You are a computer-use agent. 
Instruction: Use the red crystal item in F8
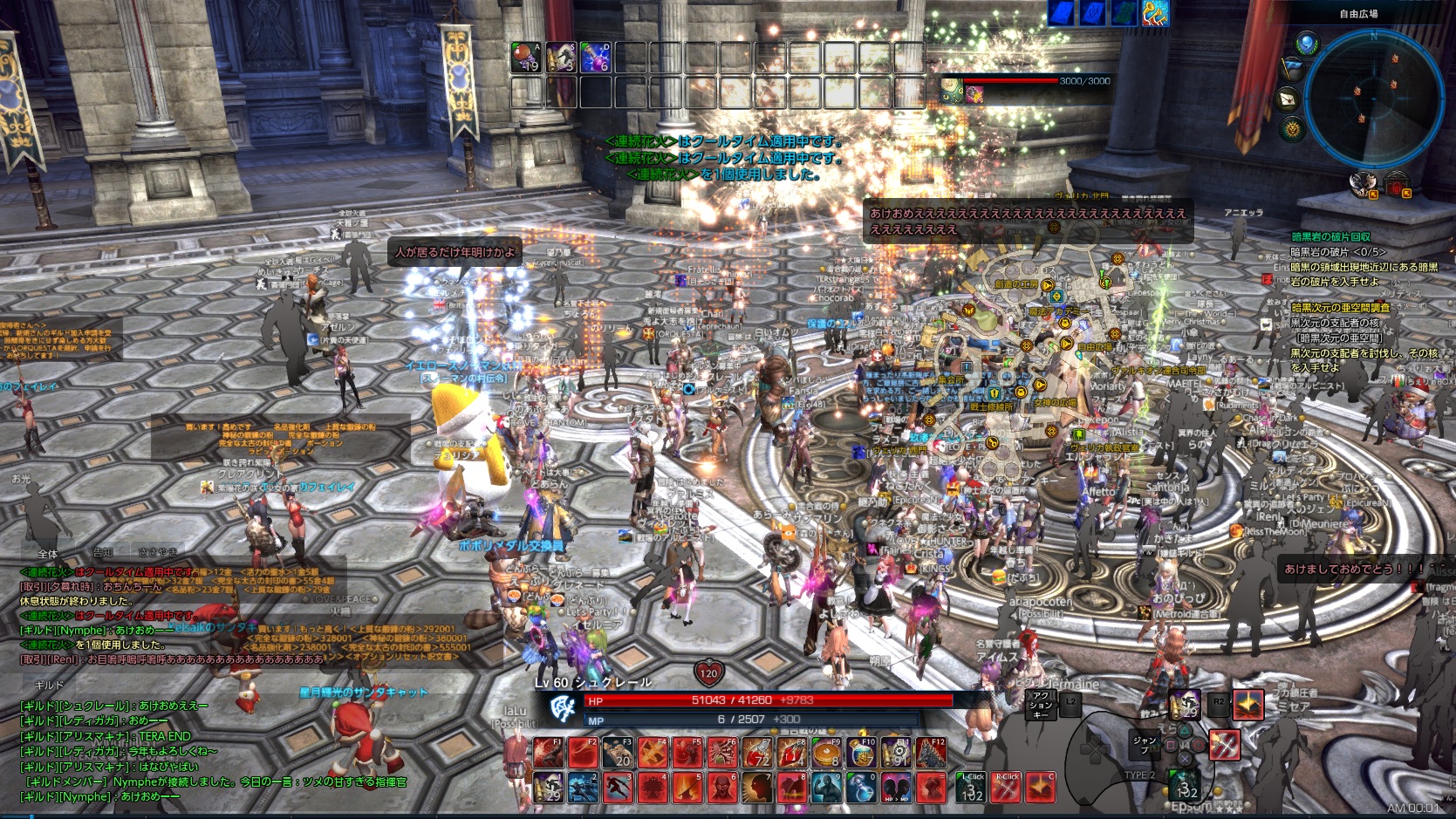pos(791,753)
